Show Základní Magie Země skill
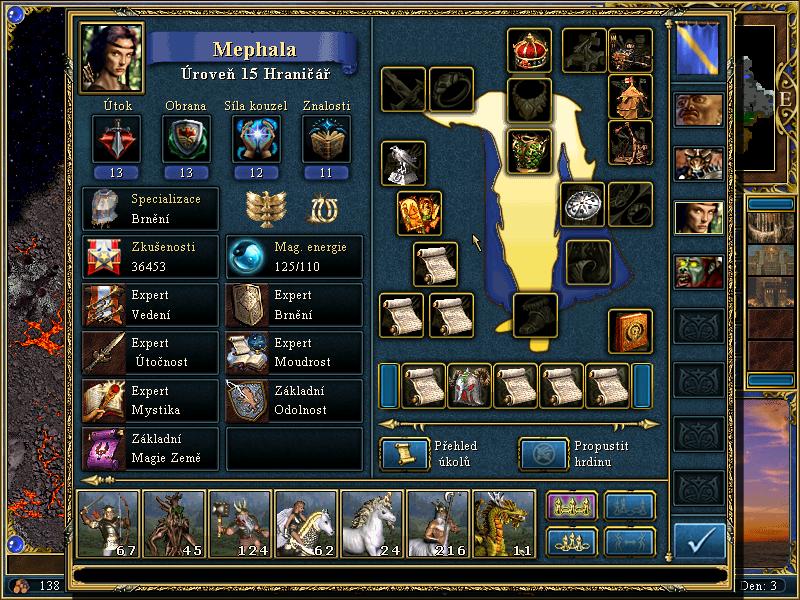The image size is (800, 600). [150, 448]
